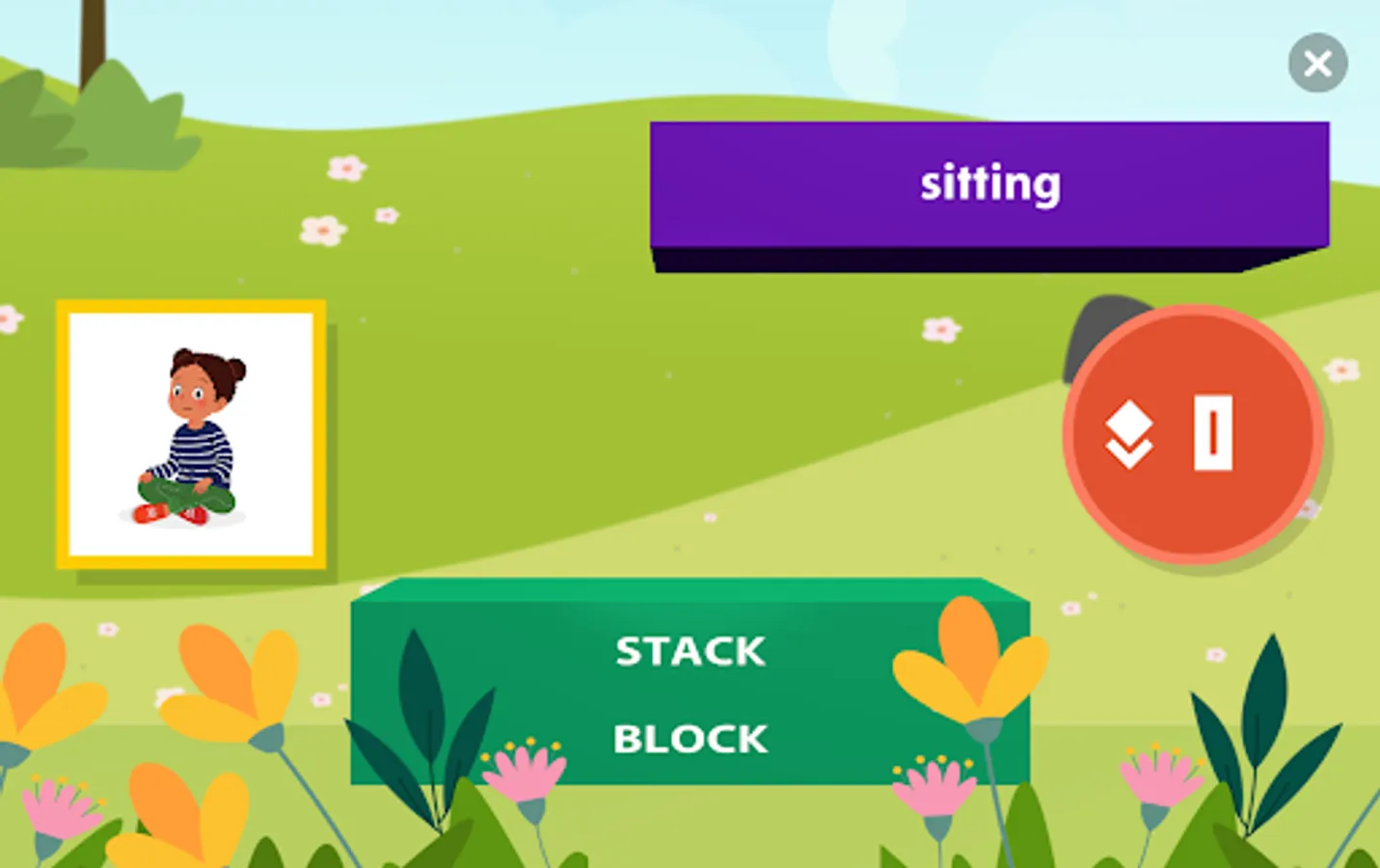Tap the red circular stack block button
Screen dimensions: 1380x868
point(1193,434)
